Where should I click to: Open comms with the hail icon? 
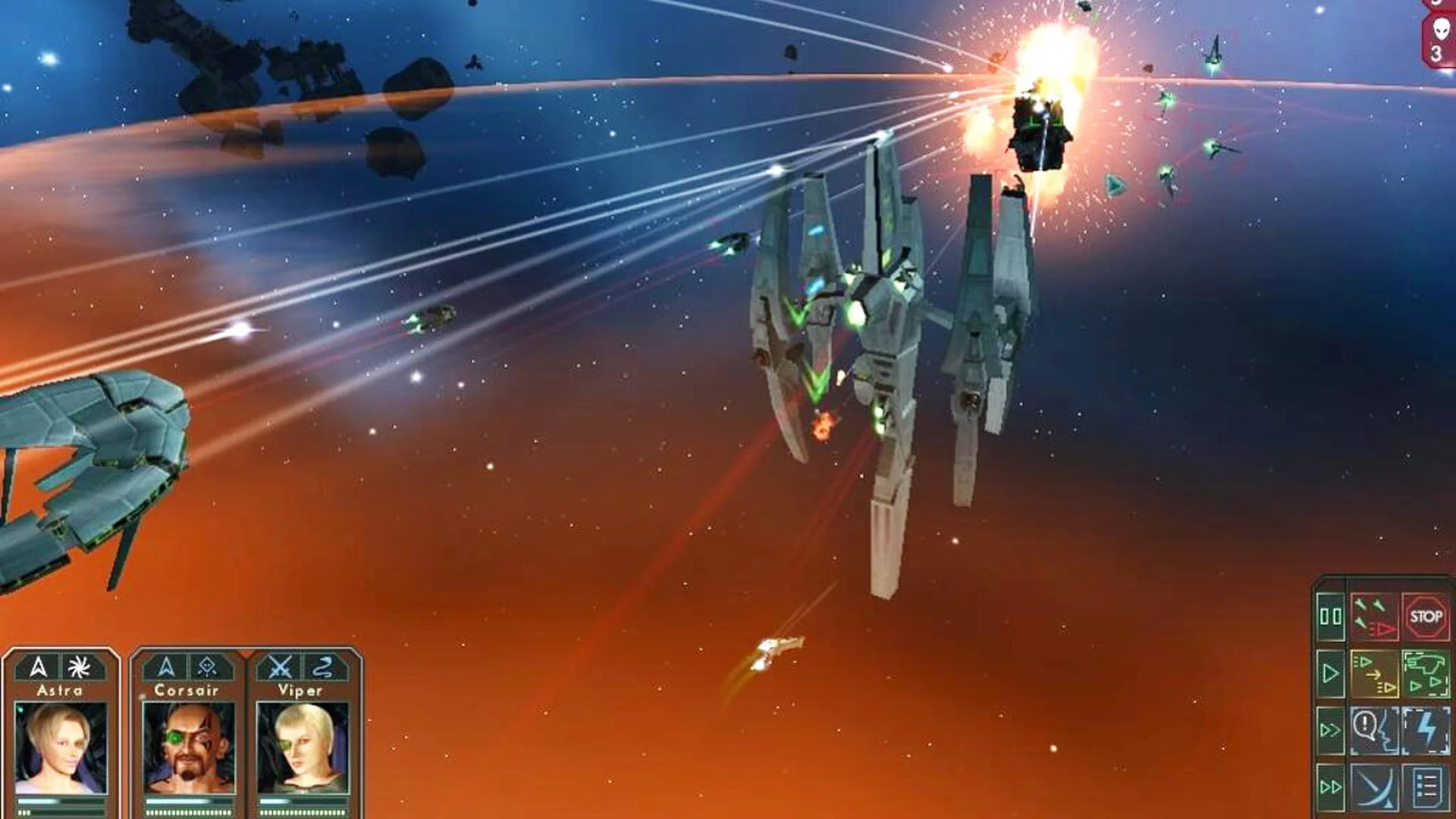pyautogui.click(x=1375, y=730)
